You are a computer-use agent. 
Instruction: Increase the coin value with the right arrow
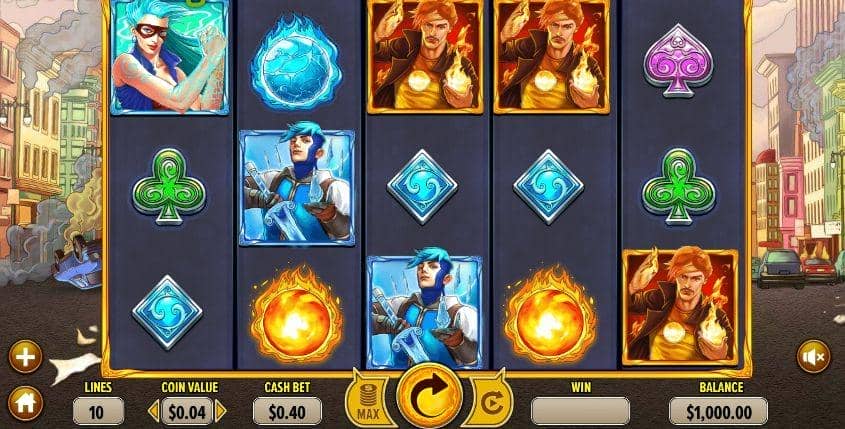pos(221,410)
